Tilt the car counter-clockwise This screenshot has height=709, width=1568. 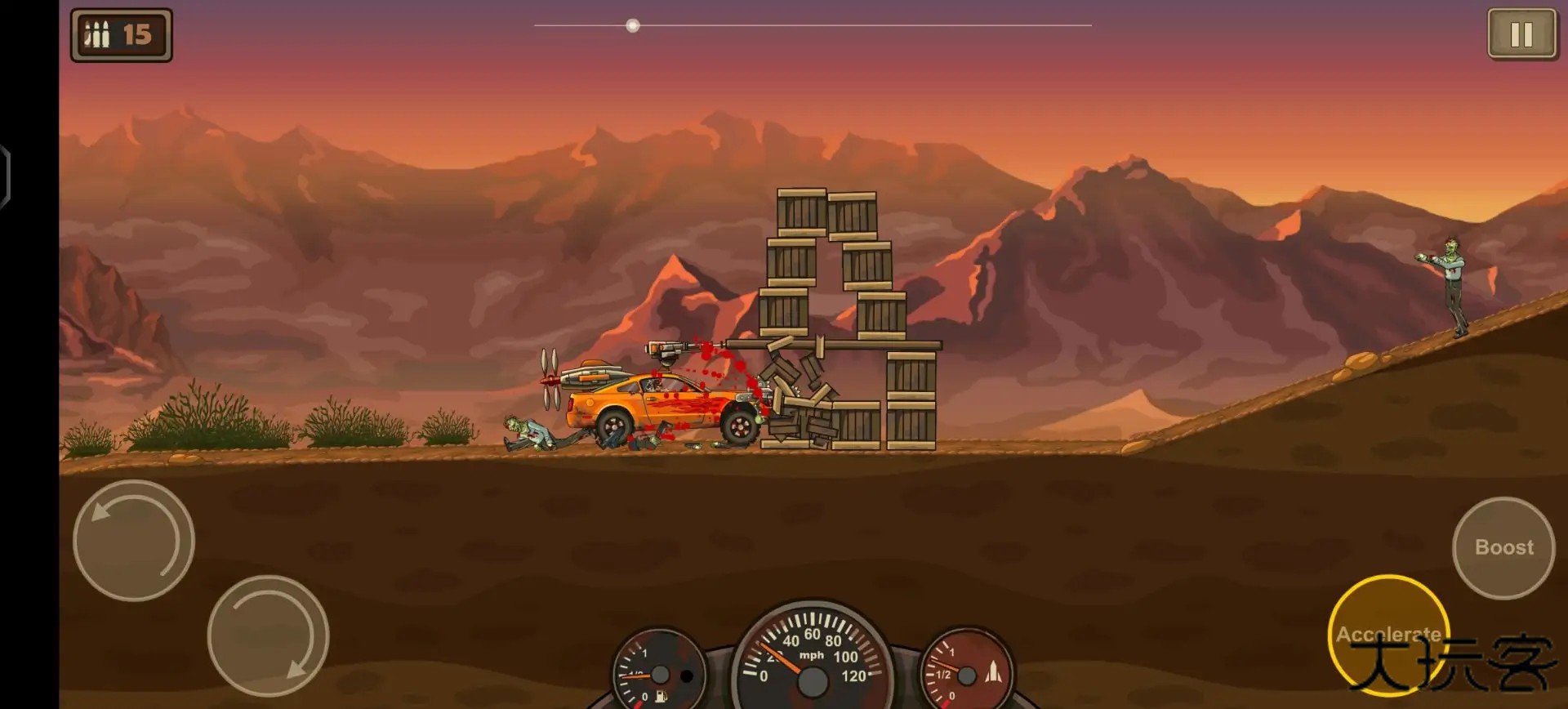click(134, 540)
